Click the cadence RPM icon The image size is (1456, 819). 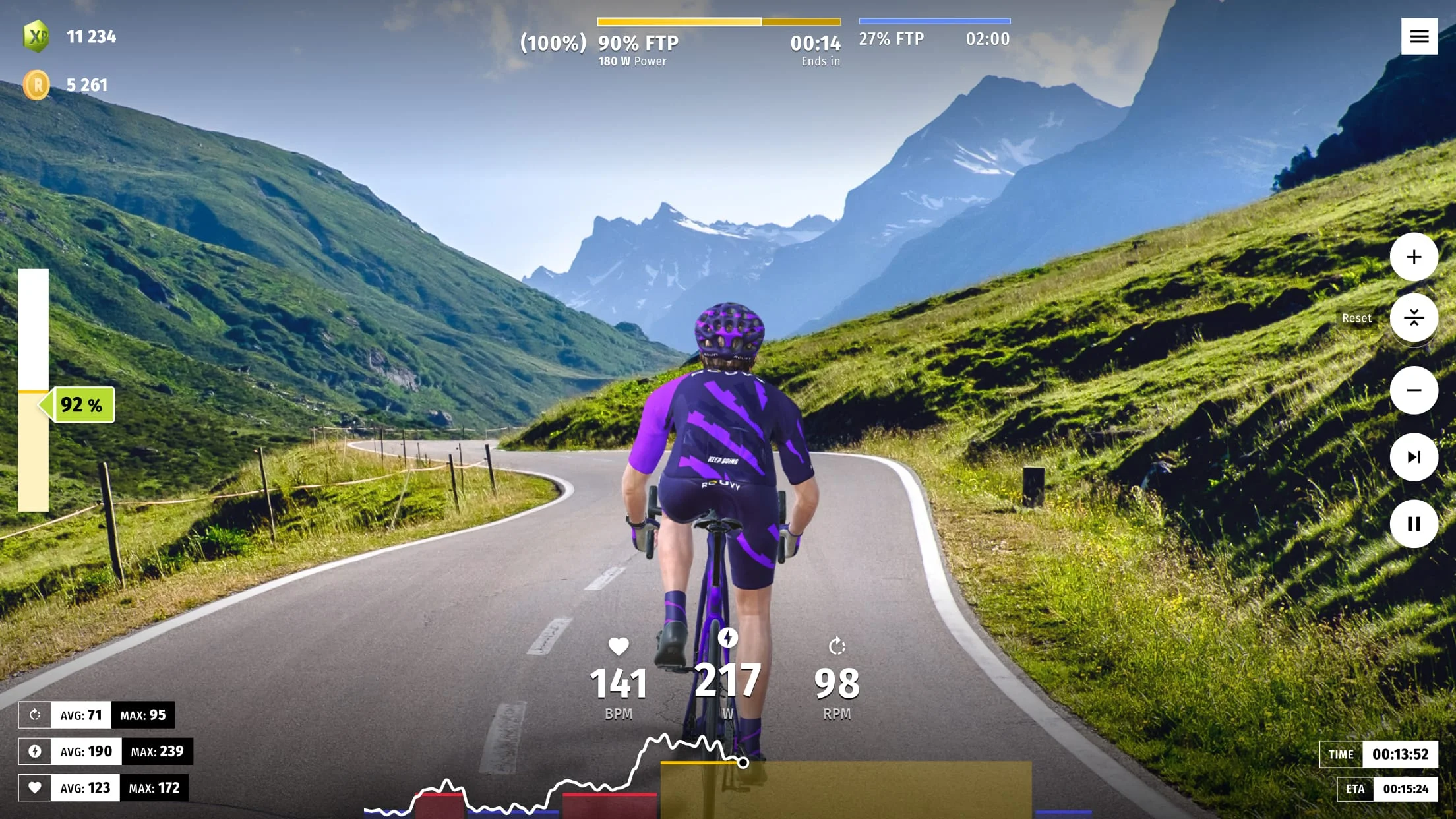click(x=836, y=648)
